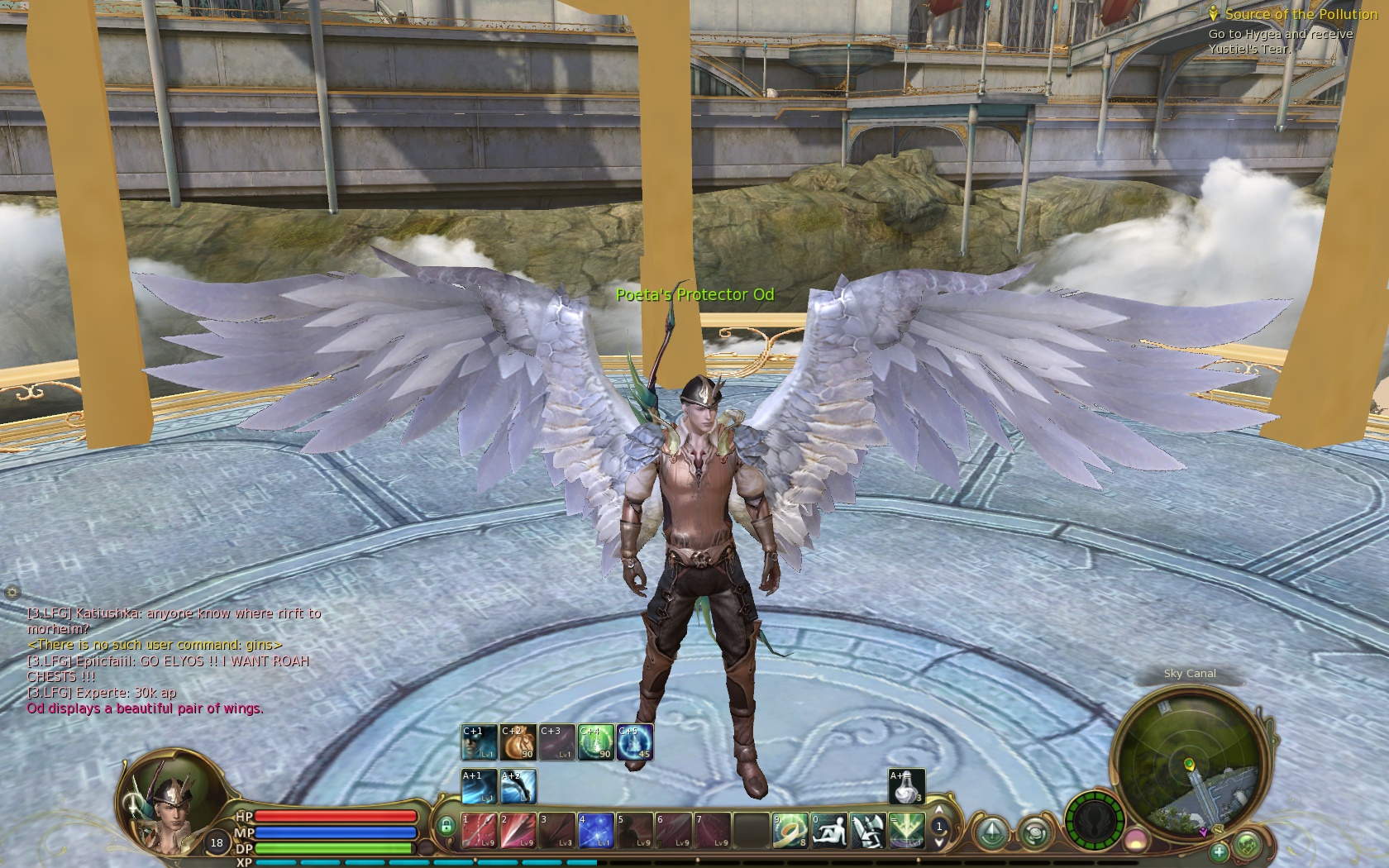Cast the blue starburst skill in slot 4
Image resolution: width=1389 pixels, height=868 pixels.
595,831
